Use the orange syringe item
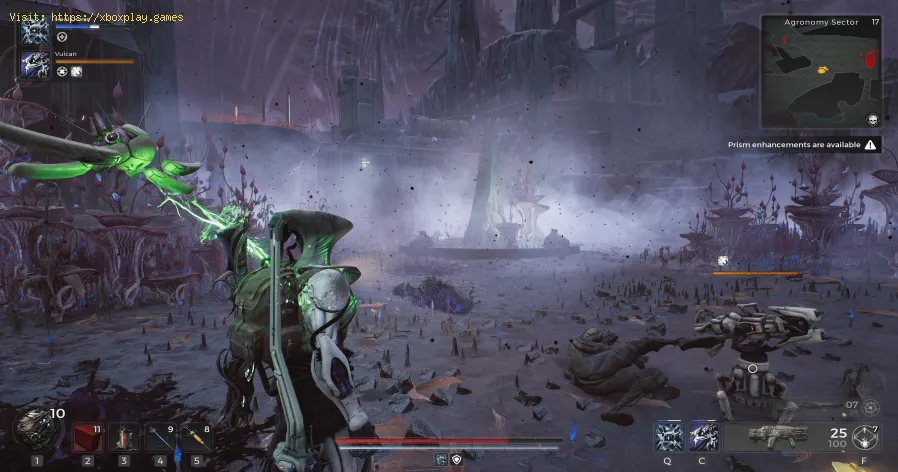898x472 pixels. (196, 436)
